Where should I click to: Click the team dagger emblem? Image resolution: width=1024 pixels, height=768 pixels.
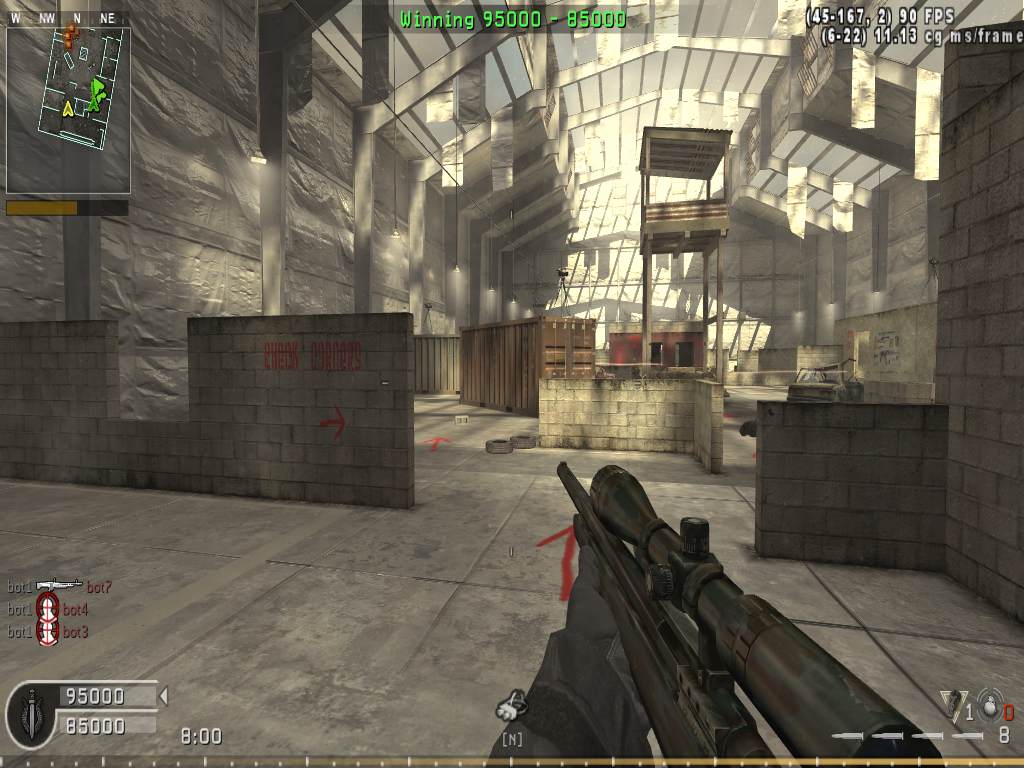[31, 714]
